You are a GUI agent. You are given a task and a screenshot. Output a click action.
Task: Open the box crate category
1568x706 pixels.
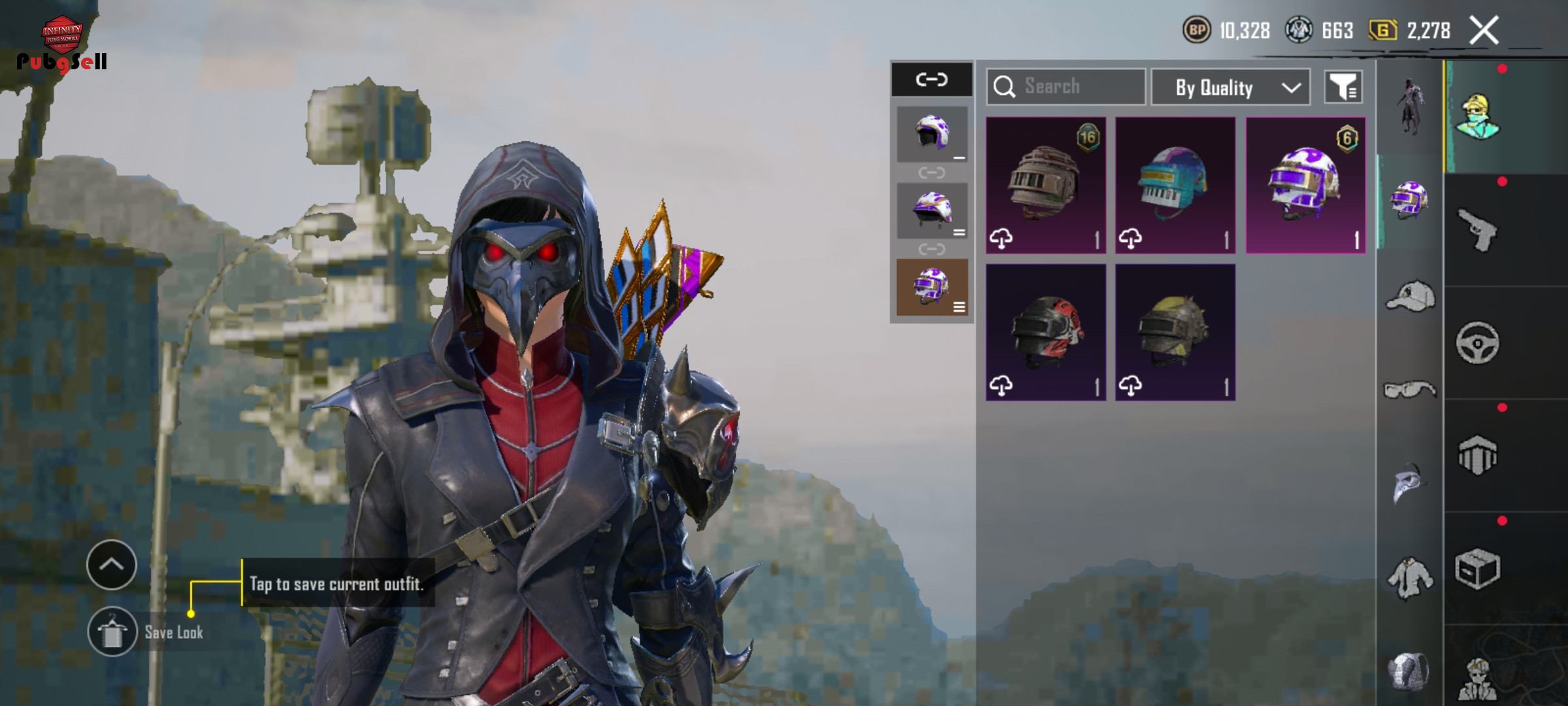[x=1478, y=569]
